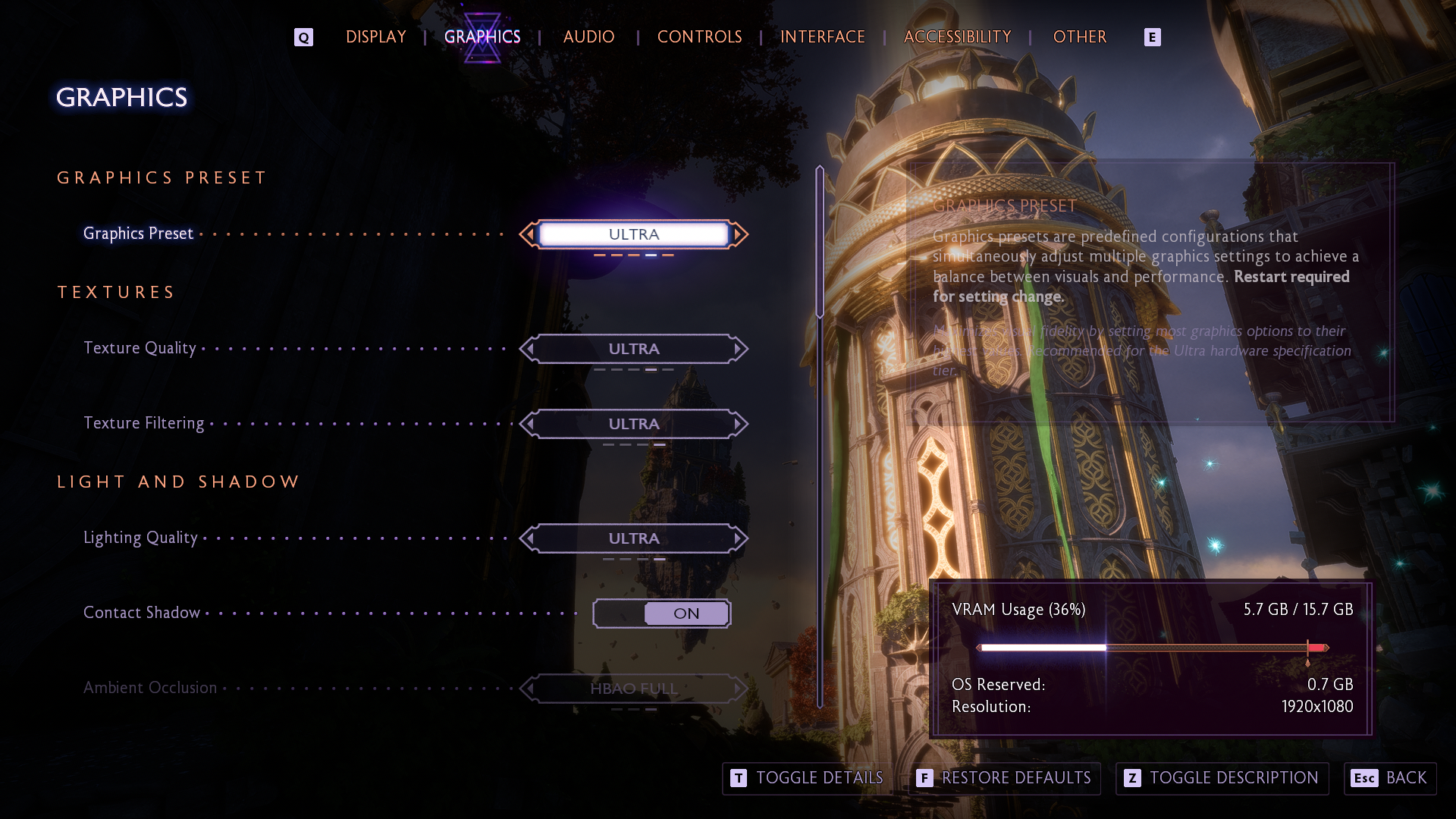This screenshot has width=1456, height=819.
Task: Click the Graphics tab
Action: coord(482,37)
